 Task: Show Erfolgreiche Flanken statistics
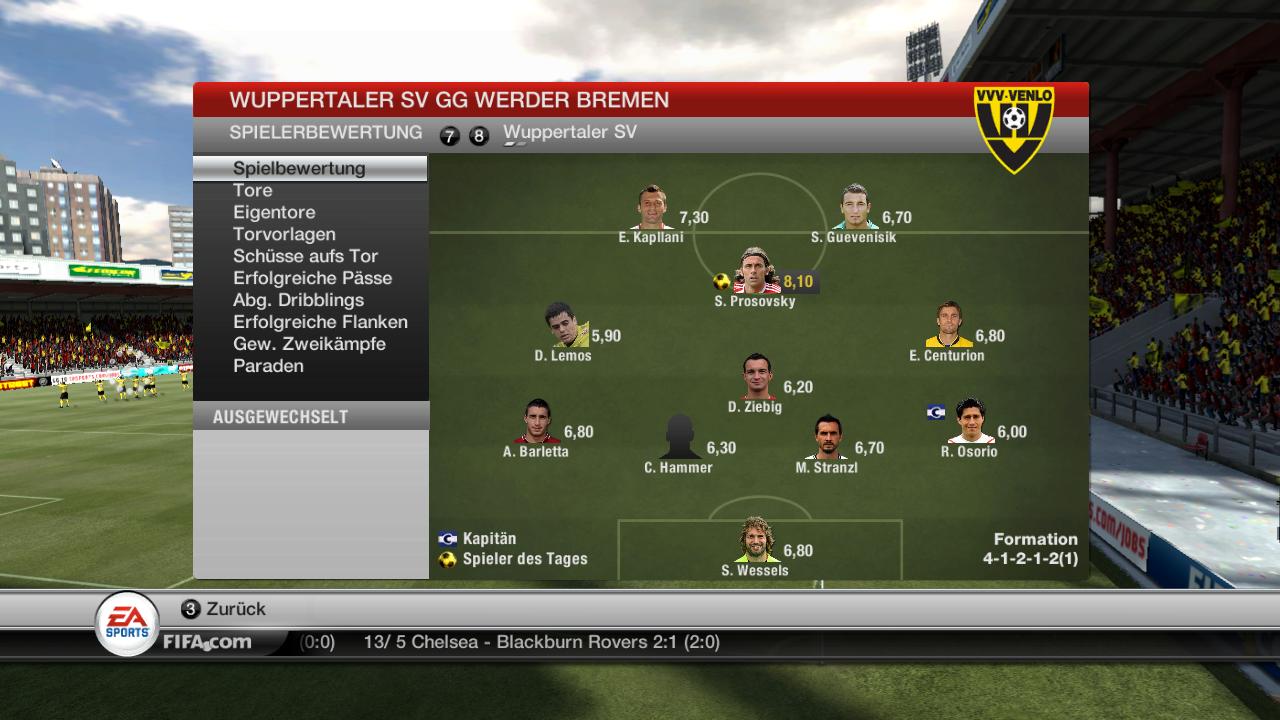coord(320,322)
